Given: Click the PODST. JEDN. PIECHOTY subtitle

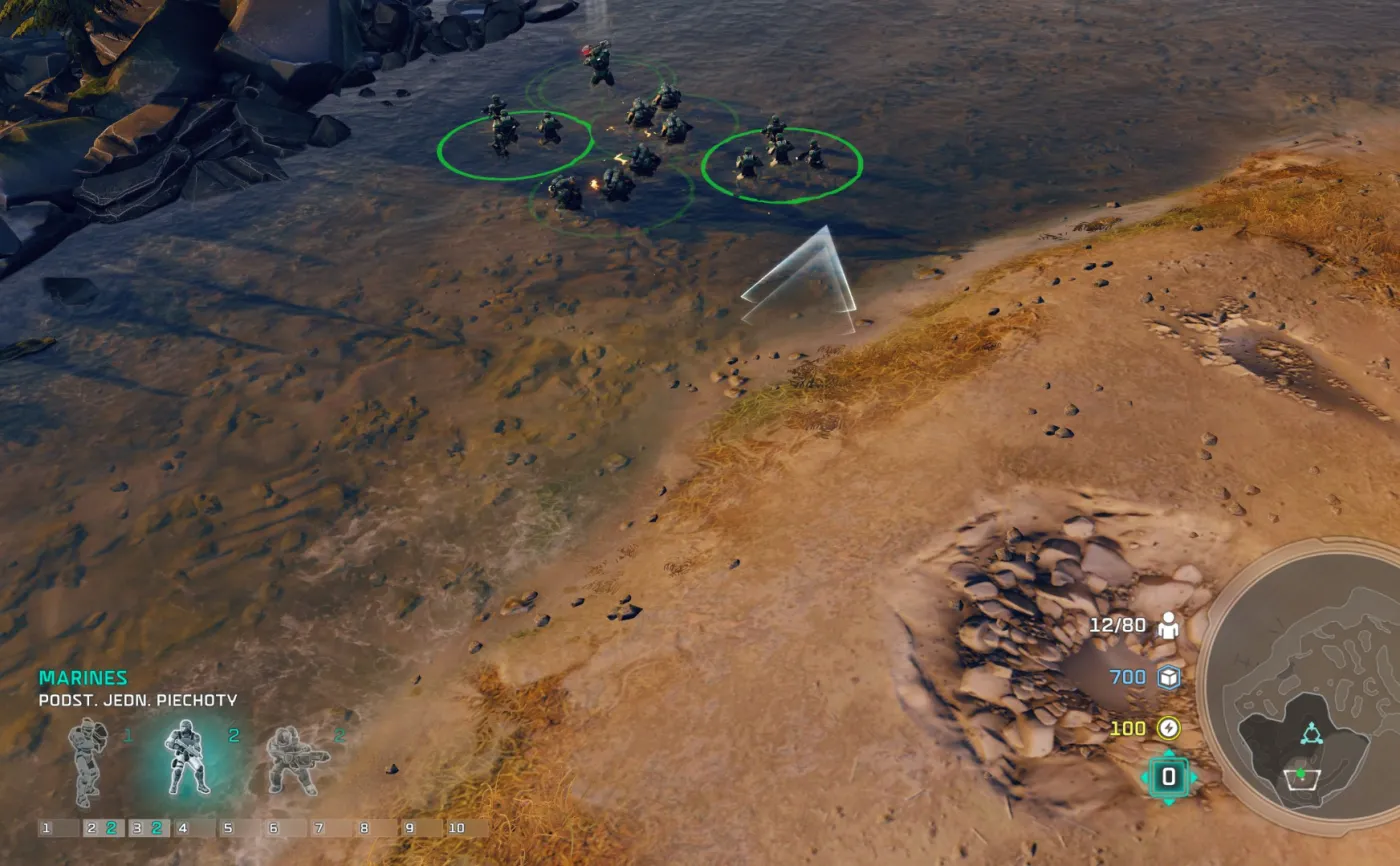Looking at the screenshot, I should [x=137, y=699].
